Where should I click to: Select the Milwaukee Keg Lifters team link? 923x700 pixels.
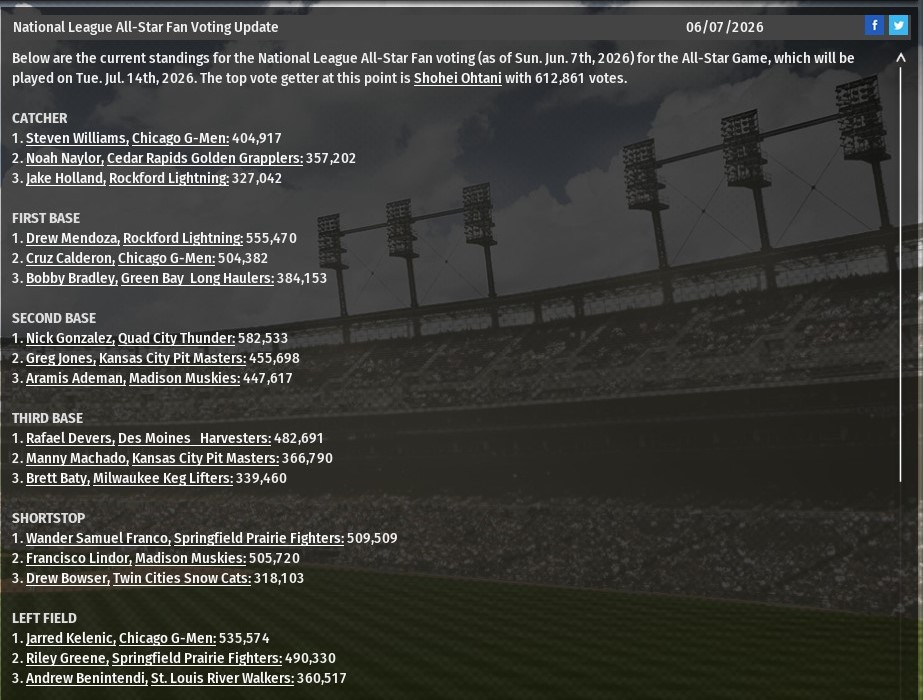[x=162, y=478]
